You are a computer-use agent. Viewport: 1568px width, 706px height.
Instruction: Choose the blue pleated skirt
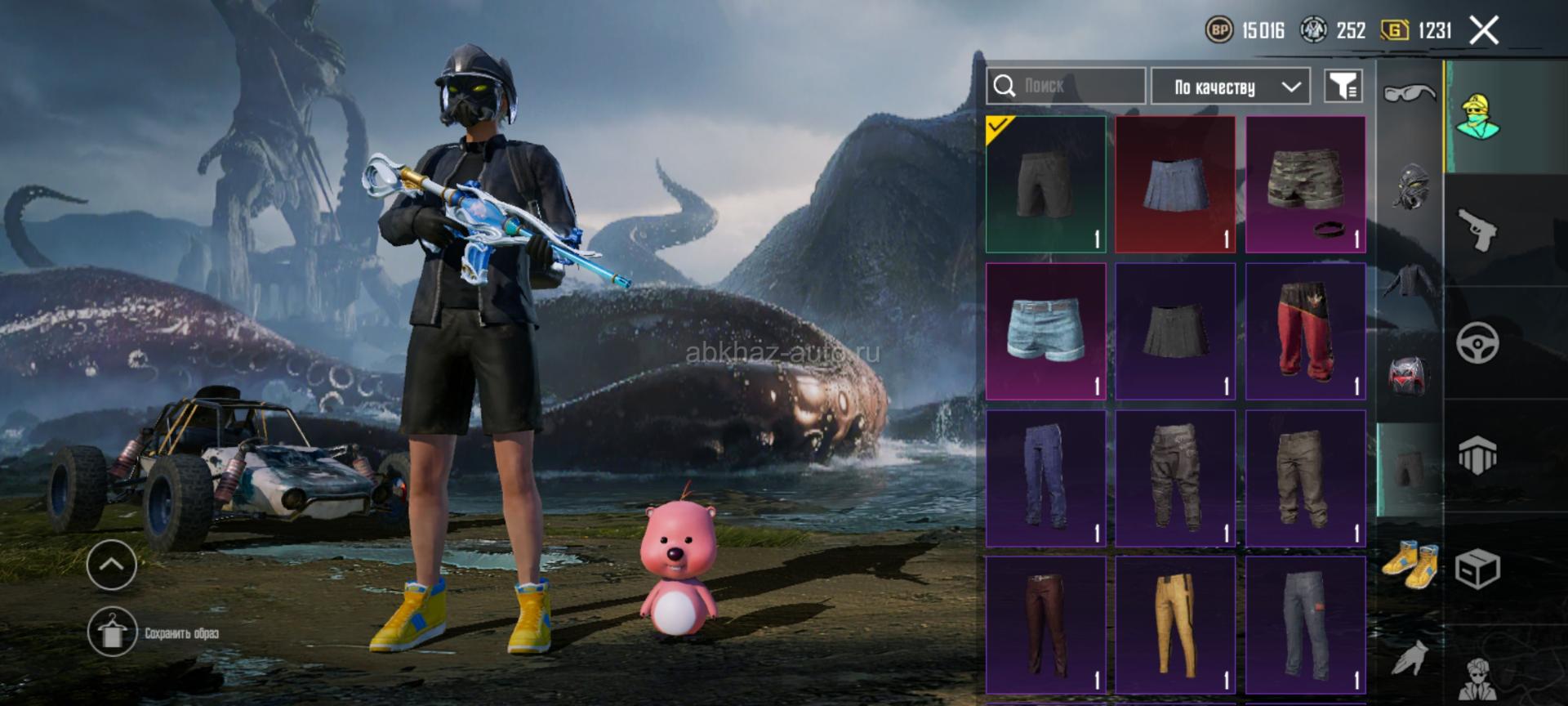[x=1175, y=184]
